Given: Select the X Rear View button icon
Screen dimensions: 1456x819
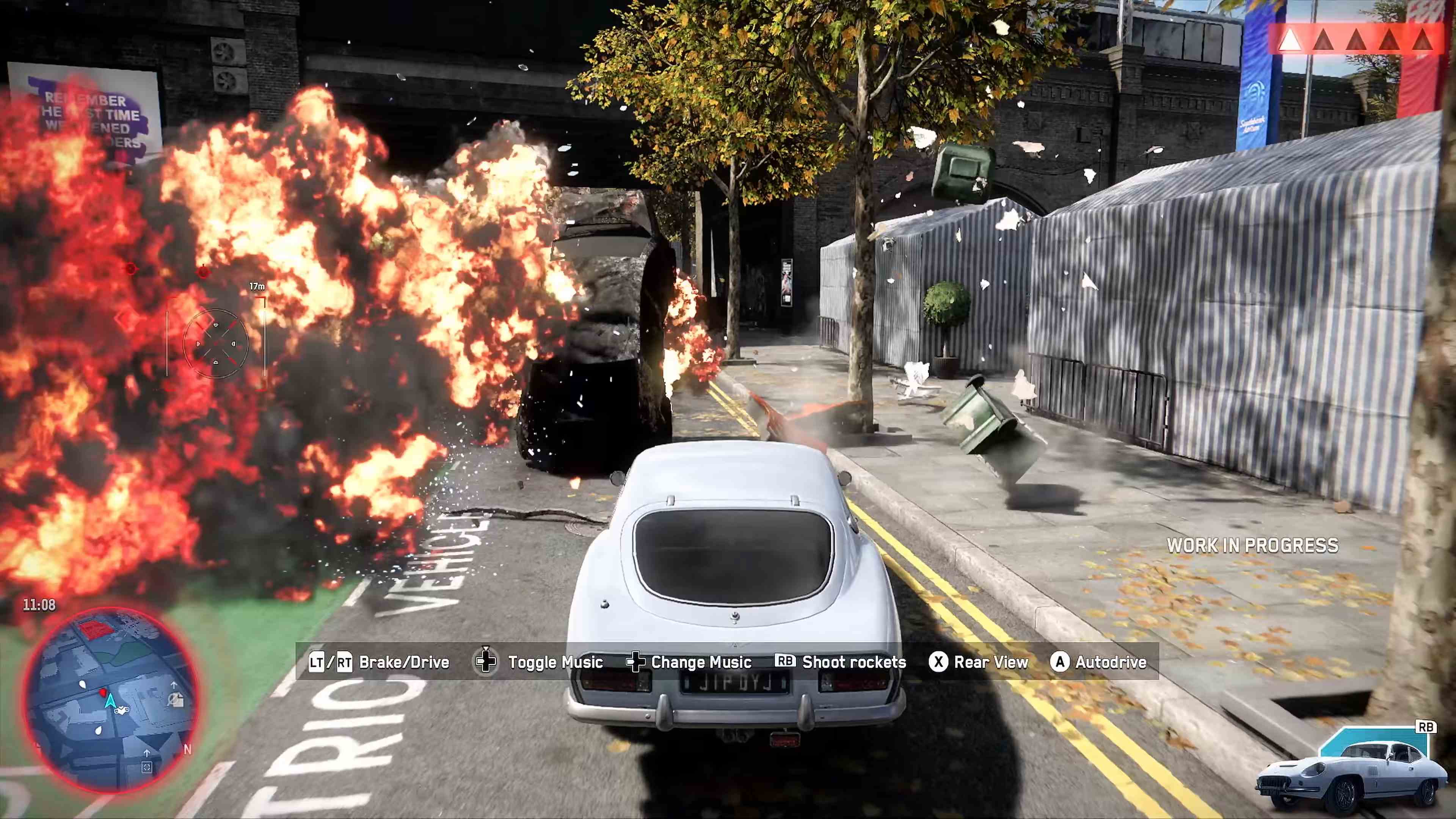Looking at the screenshot, I should tap(938, 662).
